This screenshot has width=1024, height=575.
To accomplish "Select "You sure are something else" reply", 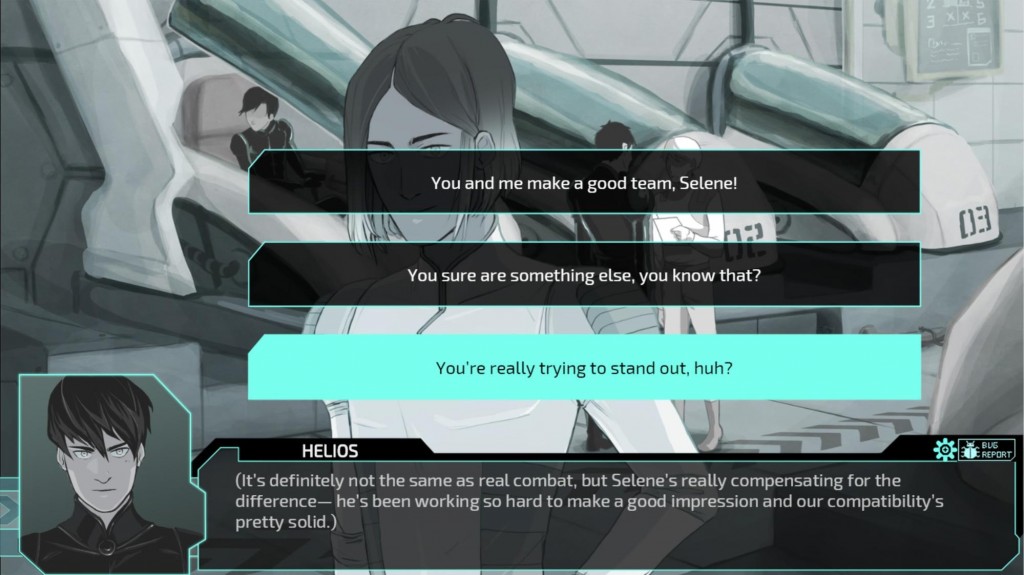I will pyautogui.click(x=584, y=275).
